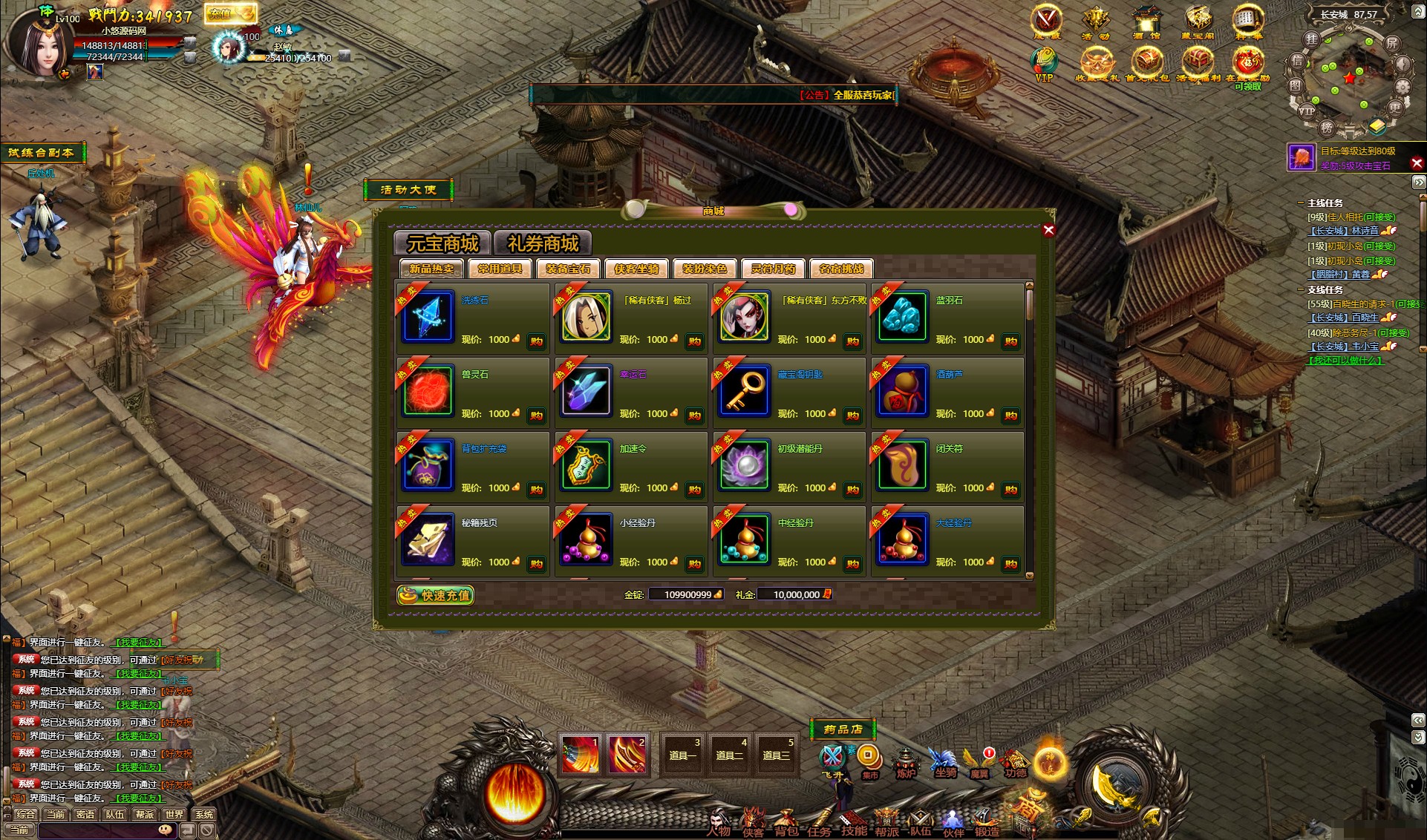Open settings via the minimap gear button
1427x840 pixels.
[x=1402, y=87]
